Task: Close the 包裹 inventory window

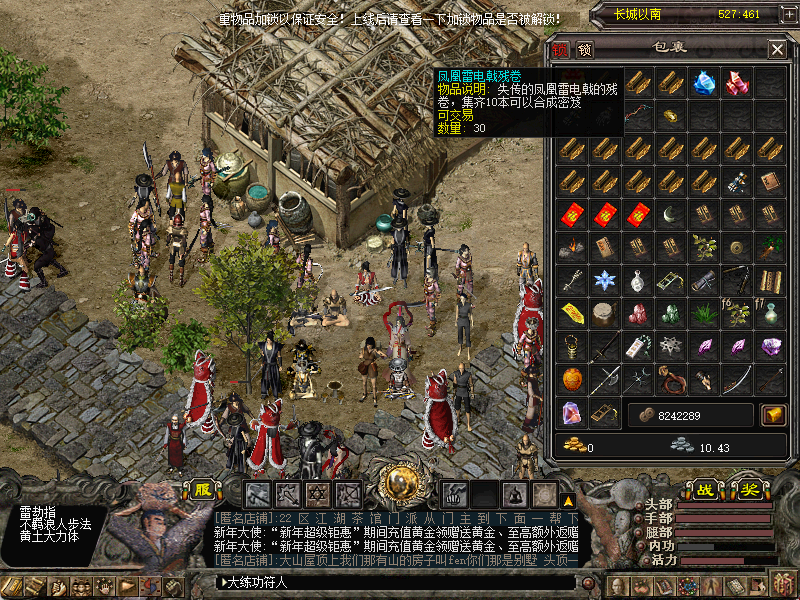Action: point(777,49)
